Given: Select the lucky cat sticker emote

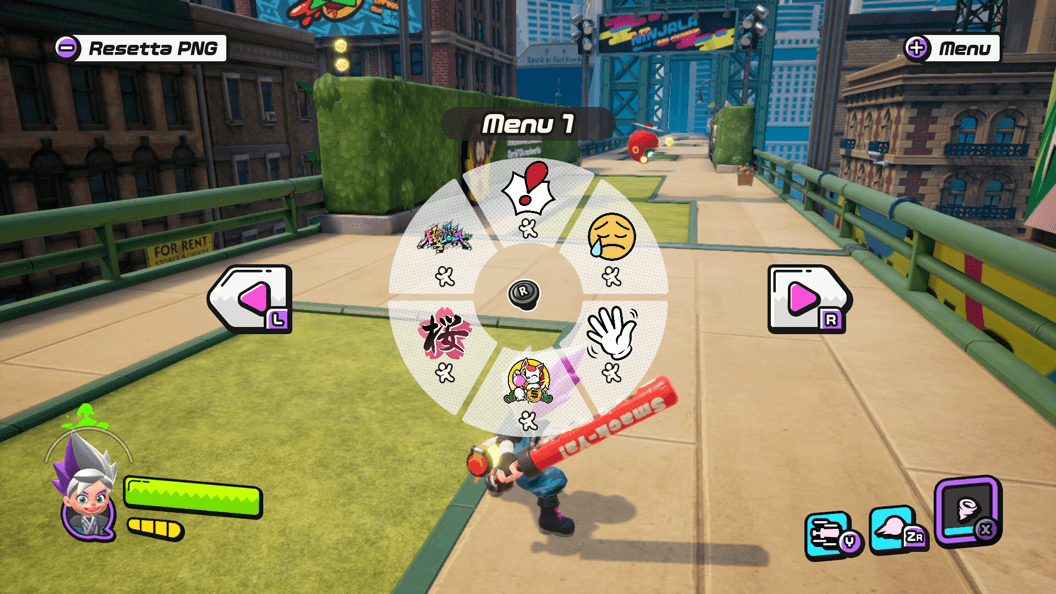Looking at the screenshot, I should [527, 380].
